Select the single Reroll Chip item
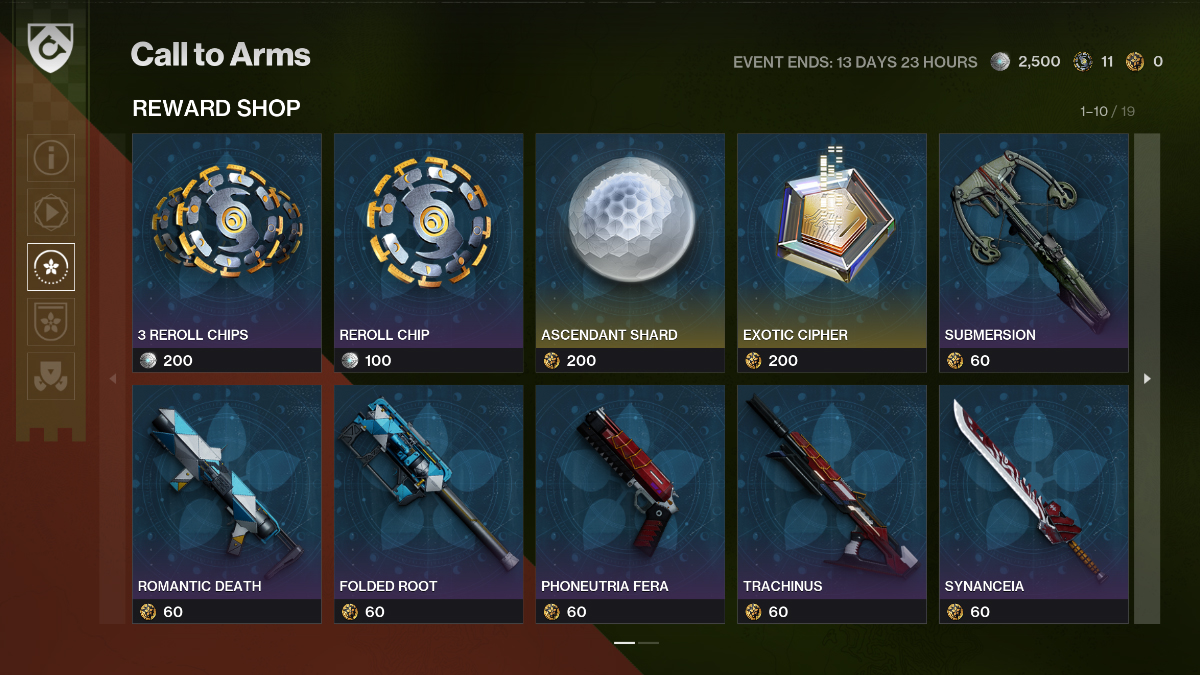The height and width of the screenshot is (675, 1200). tap(428, 252)
